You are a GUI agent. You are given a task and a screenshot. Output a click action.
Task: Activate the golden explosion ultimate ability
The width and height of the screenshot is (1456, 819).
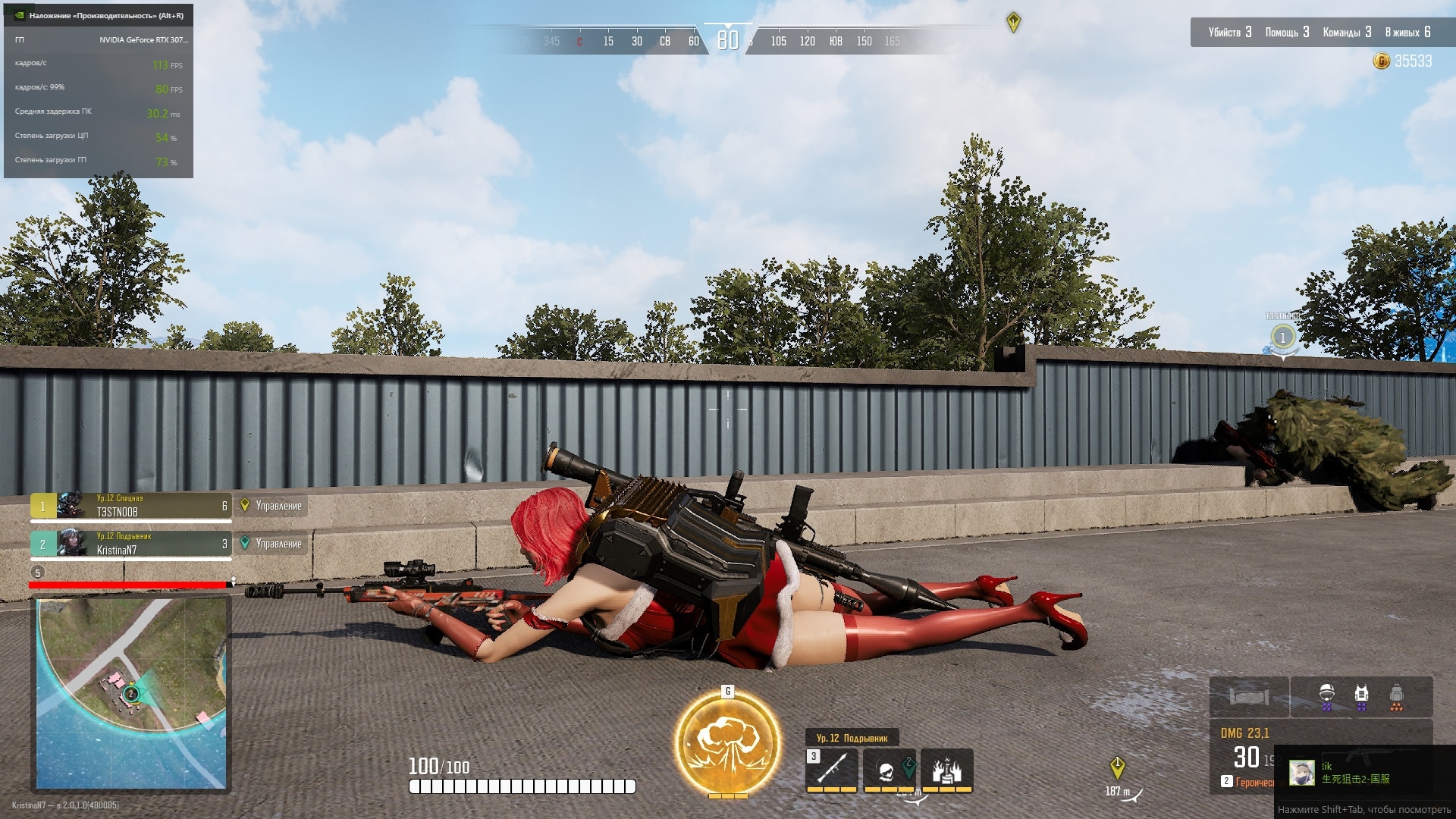(727, 742)
